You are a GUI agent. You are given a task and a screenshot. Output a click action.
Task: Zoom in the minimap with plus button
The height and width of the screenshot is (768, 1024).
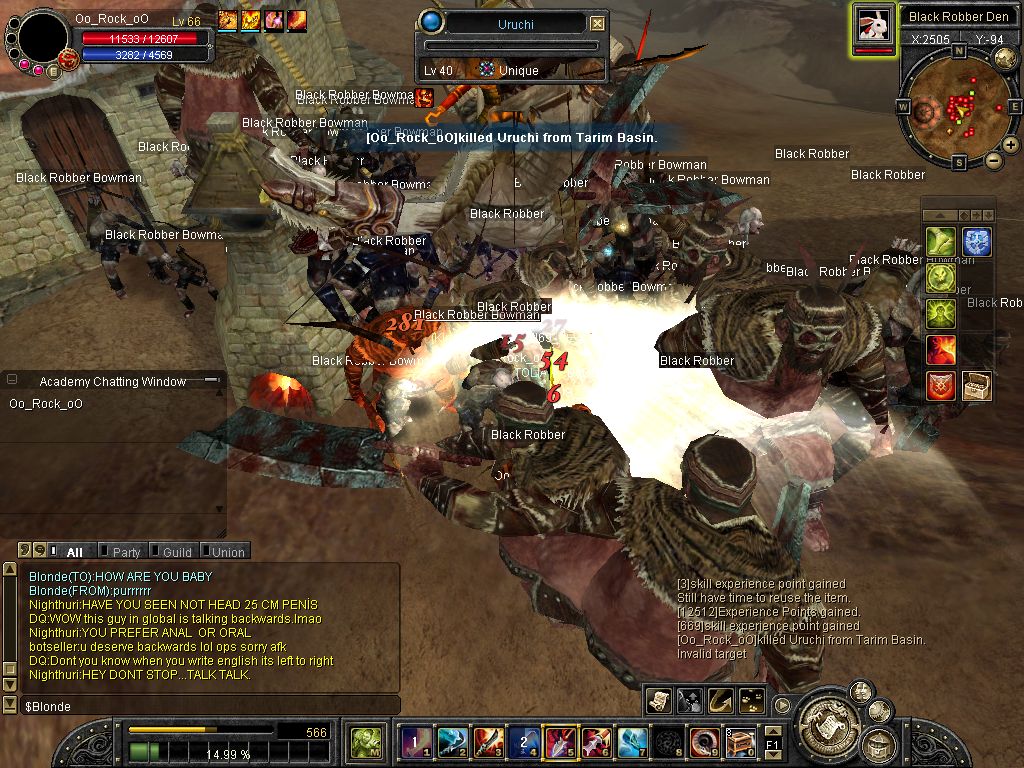coord(1010,145)
